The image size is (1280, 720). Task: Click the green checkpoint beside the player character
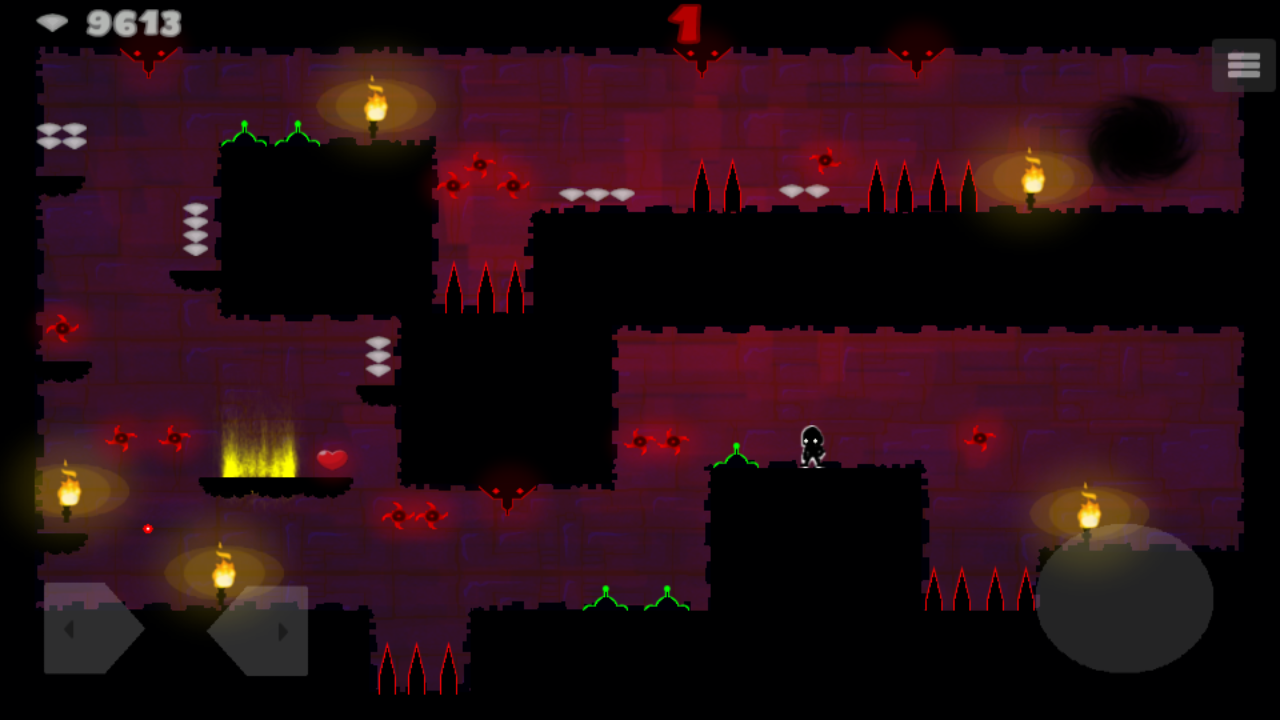[738, 455]
